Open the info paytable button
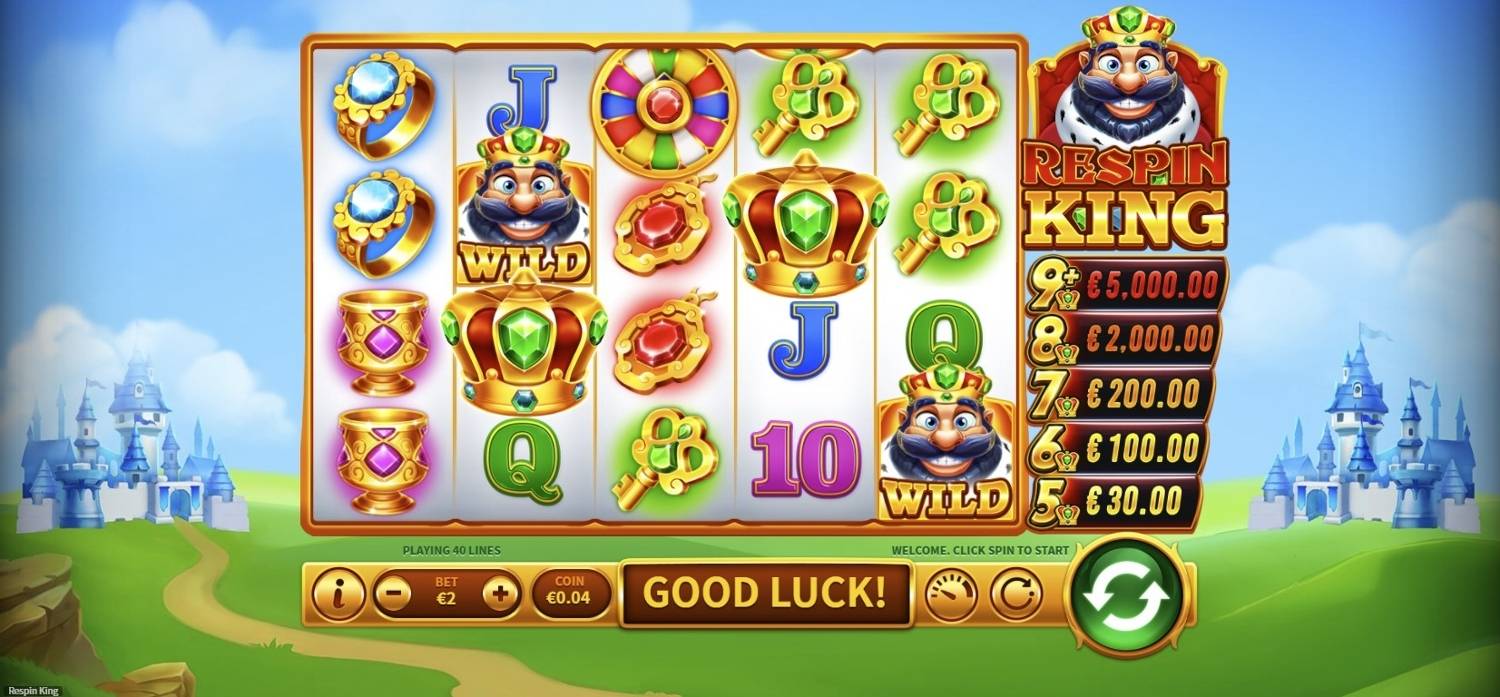 tap(338, 595)
